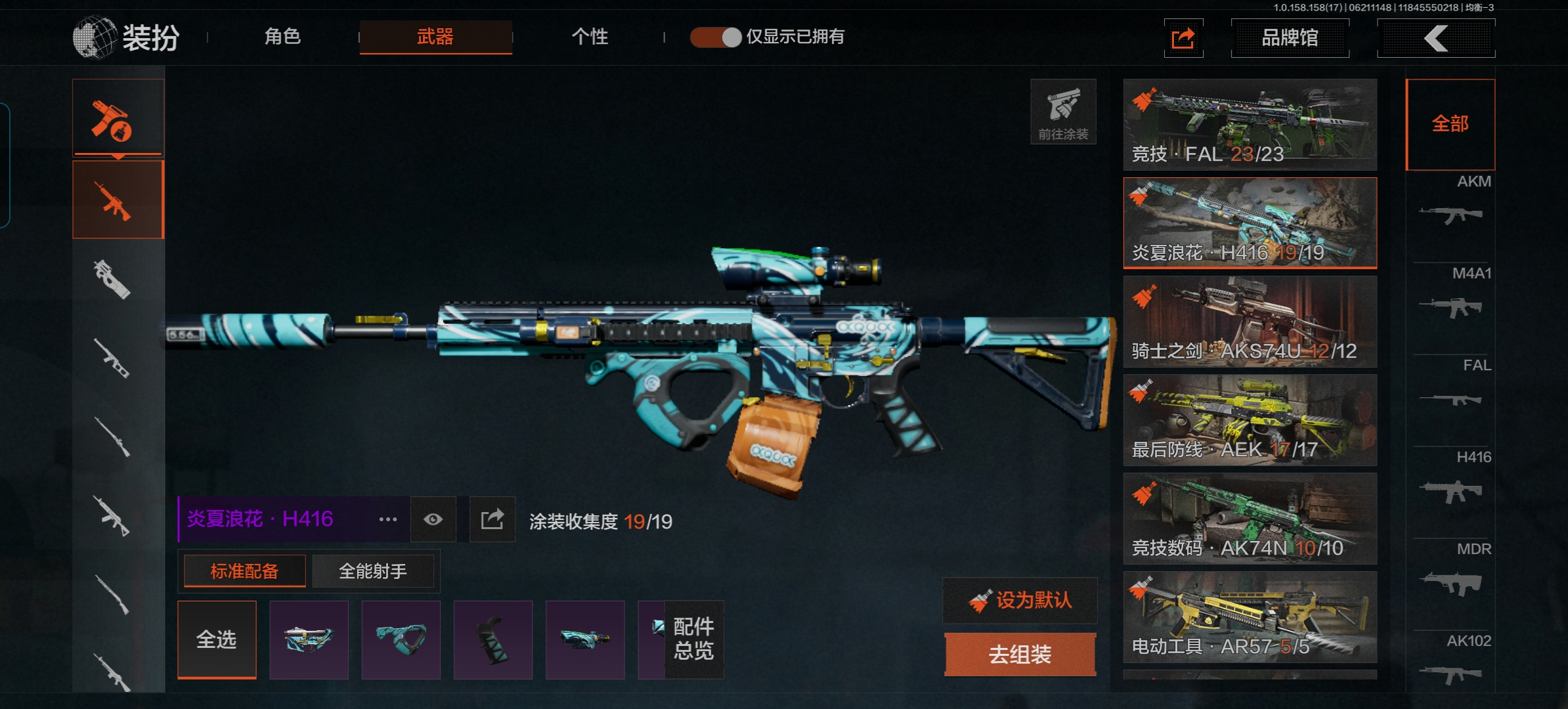Switch to 全能射手 loadout

[373, 571]
